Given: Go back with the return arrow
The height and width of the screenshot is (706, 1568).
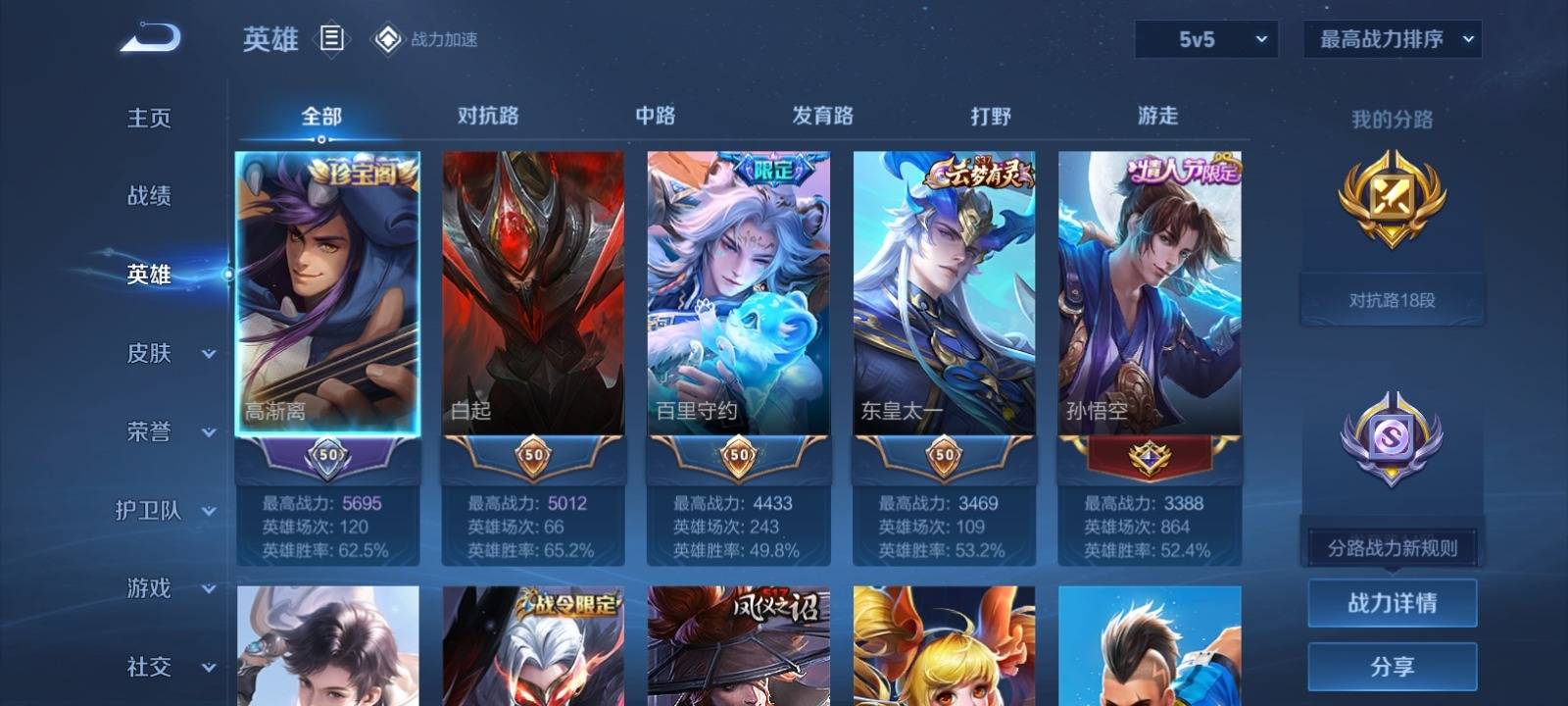Looking at the screenshot, I should (150, 38).
